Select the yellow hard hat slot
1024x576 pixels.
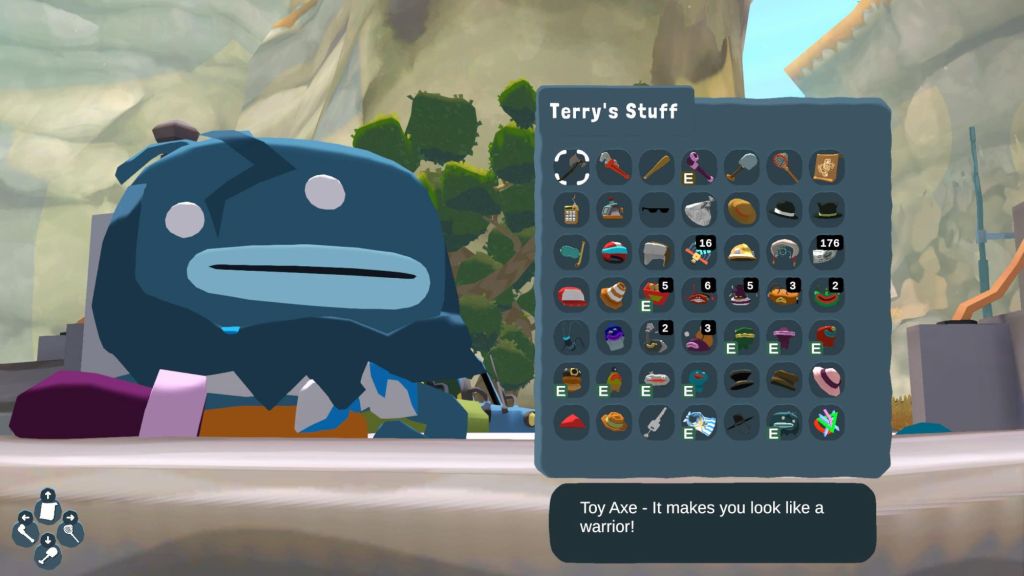[742, 251]
